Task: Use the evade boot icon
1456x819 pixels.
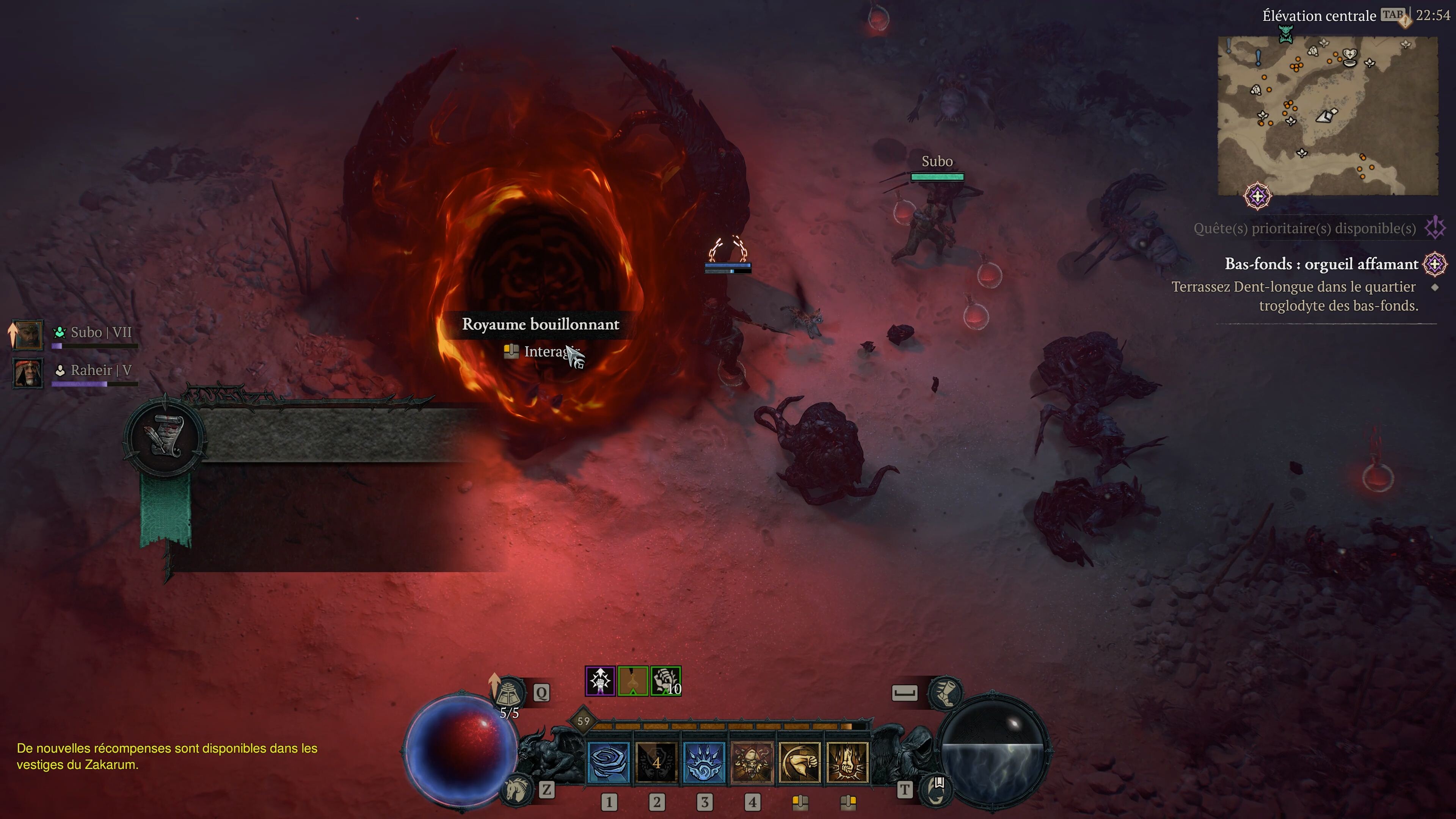Action: (x=945, y=692)
